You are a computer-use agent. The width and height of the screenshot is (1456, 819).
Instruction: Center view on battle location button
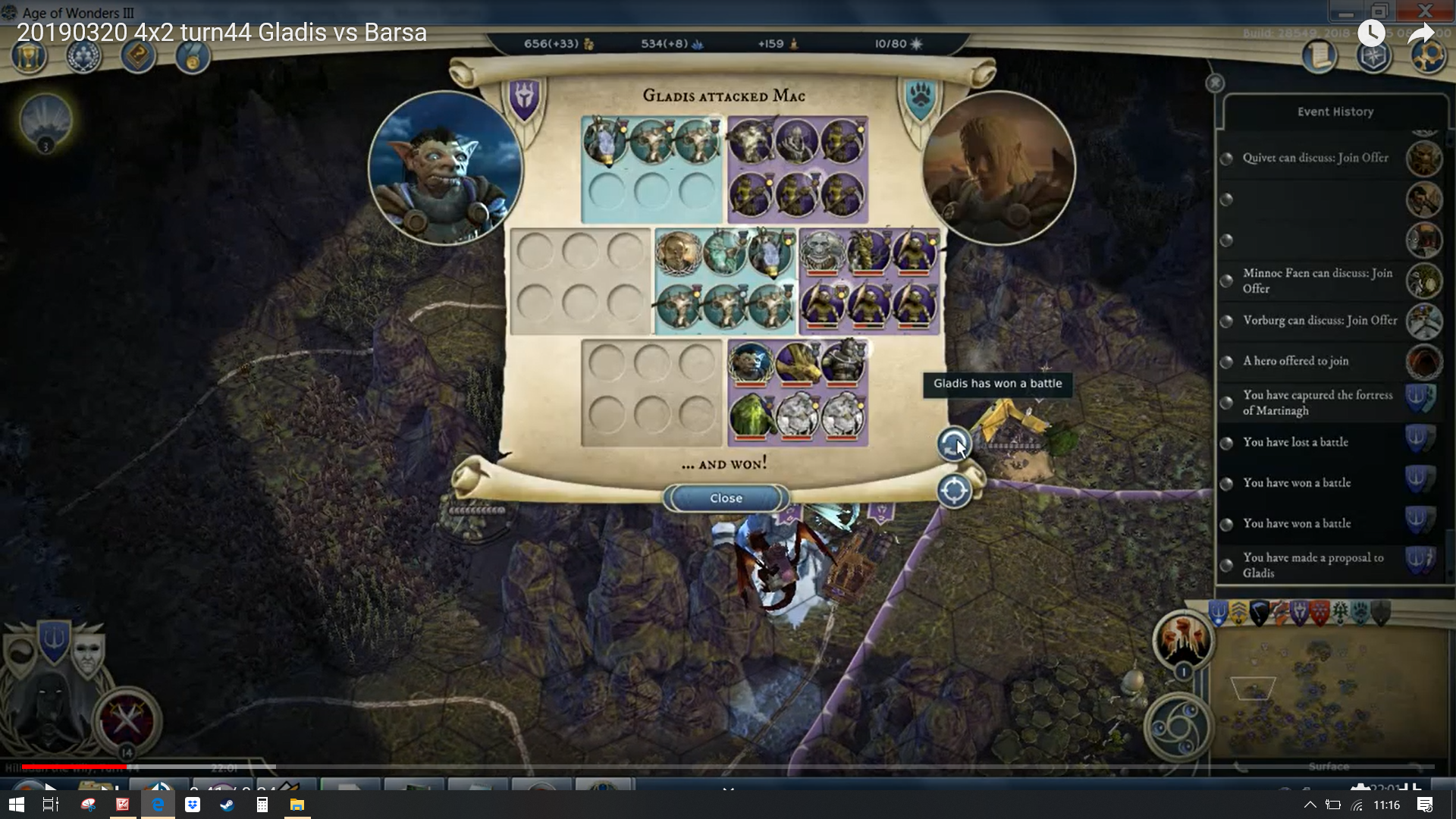[x=953, y=491]
